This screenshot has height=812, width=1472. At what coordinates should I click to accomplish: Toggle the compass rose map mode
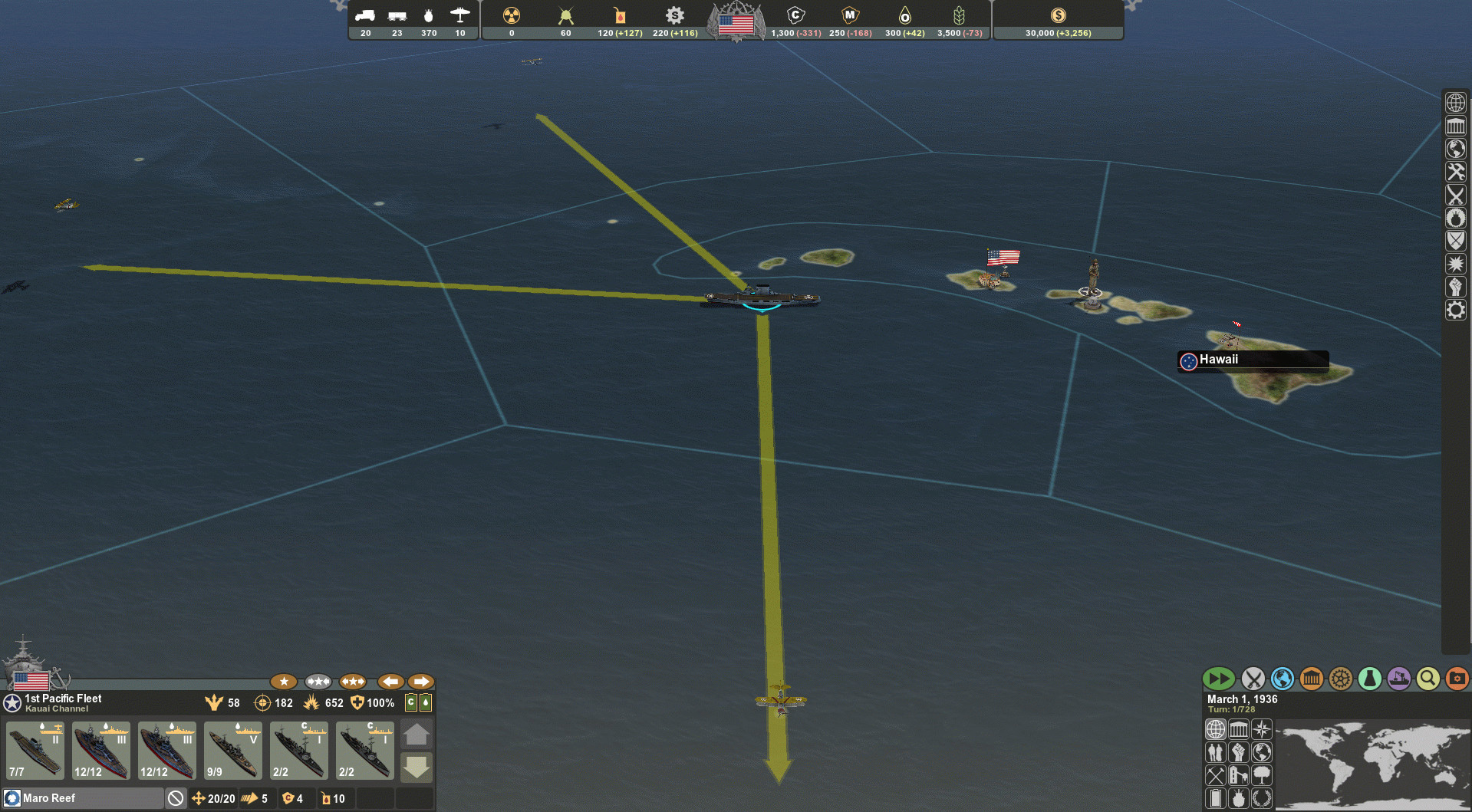pos(1262,729)
